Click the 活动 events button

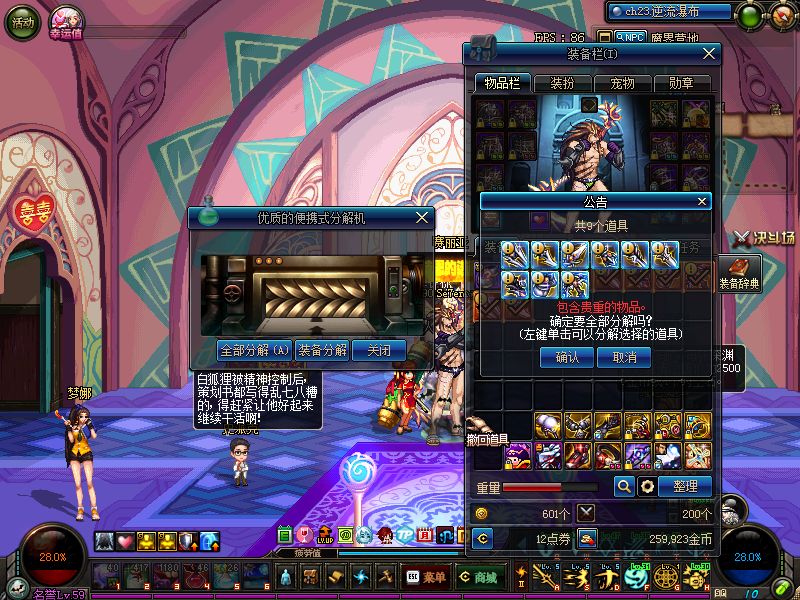22,21
